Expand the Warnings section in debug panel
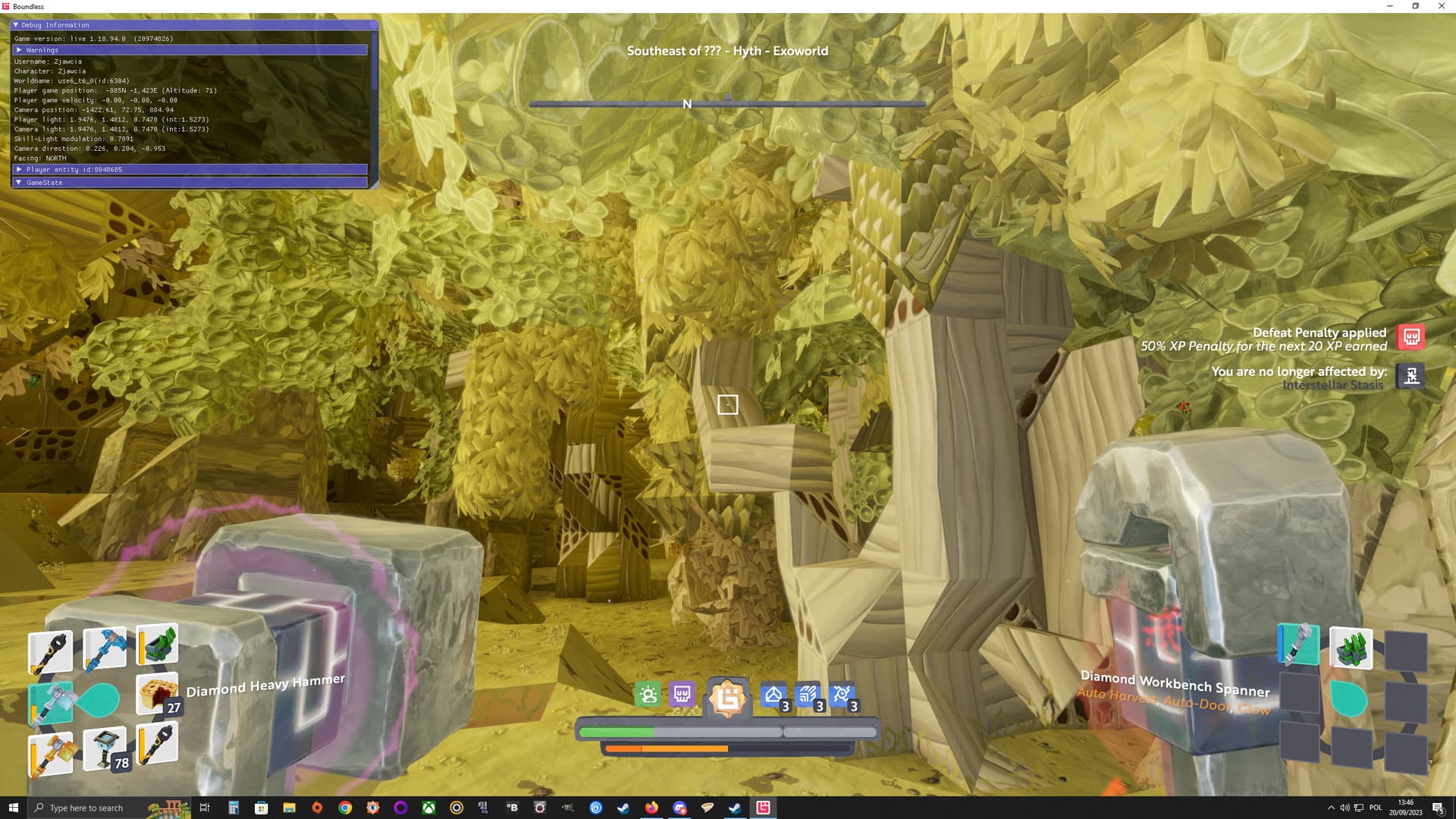 tap(19, 50)
